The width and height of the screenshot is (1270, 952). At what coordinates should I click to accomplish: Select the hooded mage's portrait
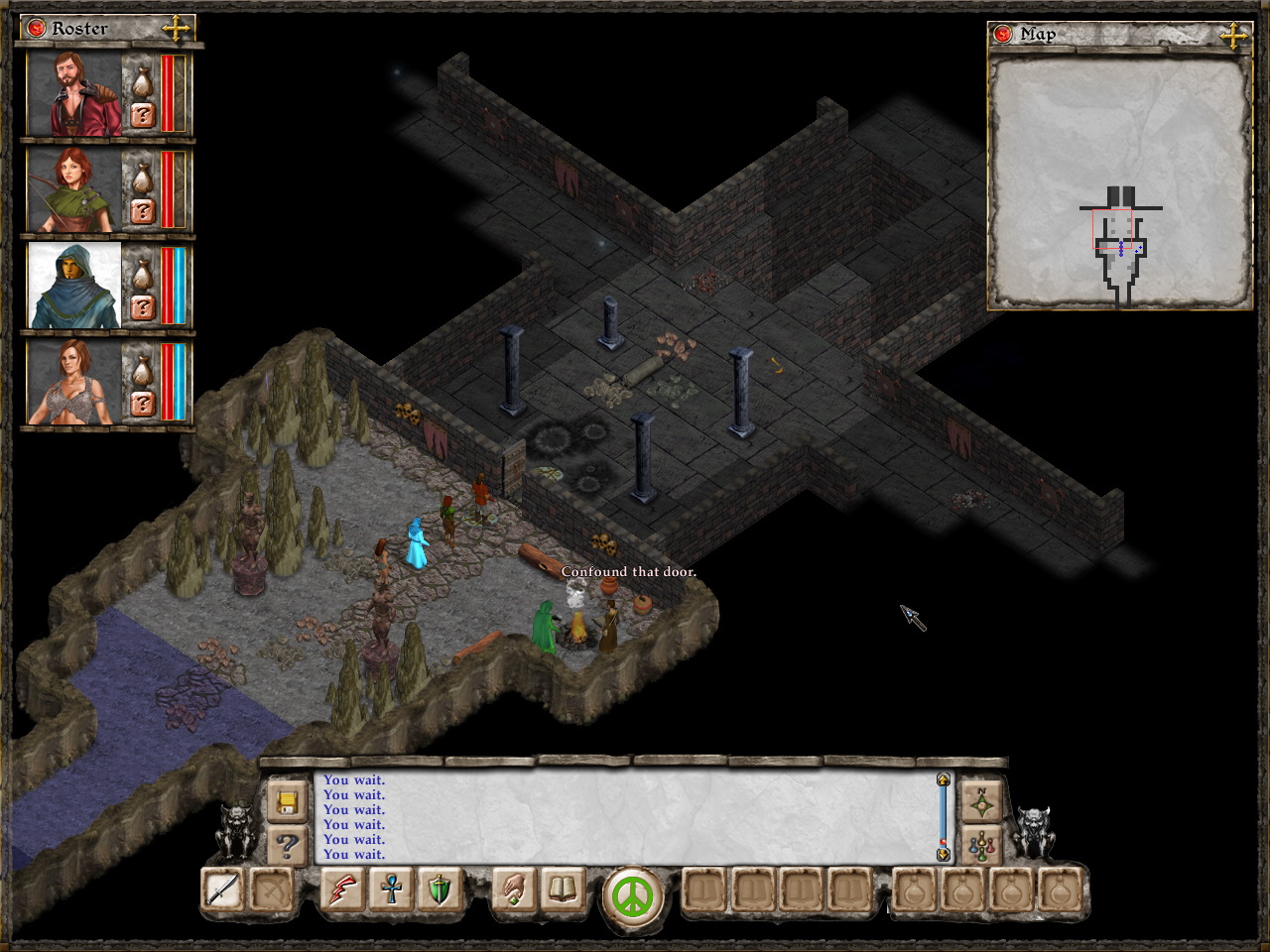(74, 286)
